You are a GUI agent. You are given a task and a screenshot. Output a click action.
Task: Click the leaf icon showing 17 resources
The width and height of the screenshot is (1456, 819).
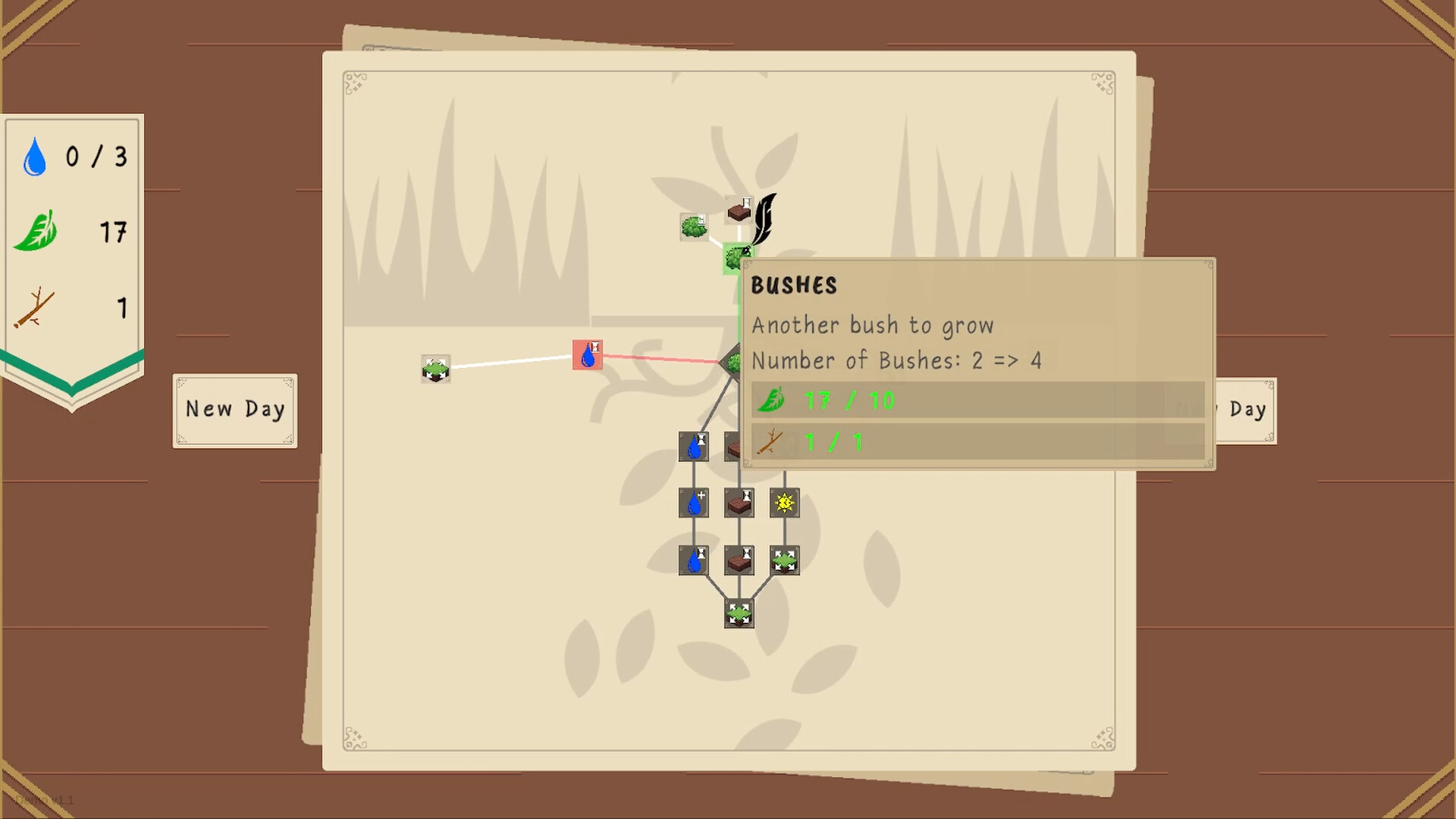tap(36, 231)
